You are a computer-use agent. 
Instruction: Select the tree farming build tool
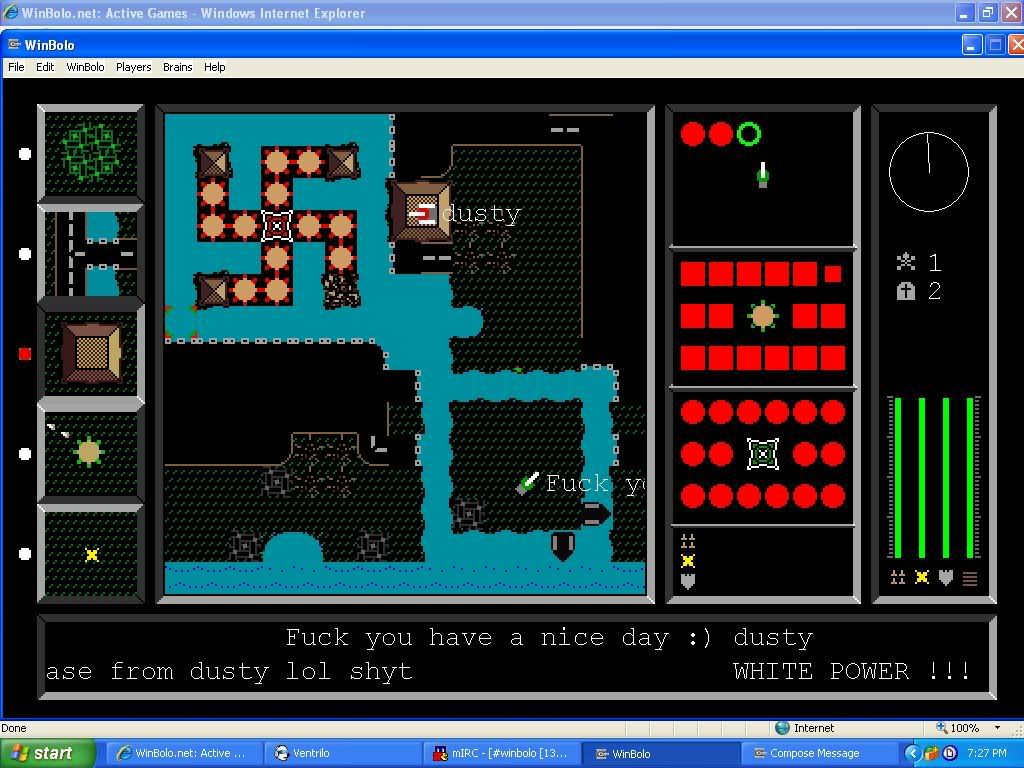click(x=91, y=153)
